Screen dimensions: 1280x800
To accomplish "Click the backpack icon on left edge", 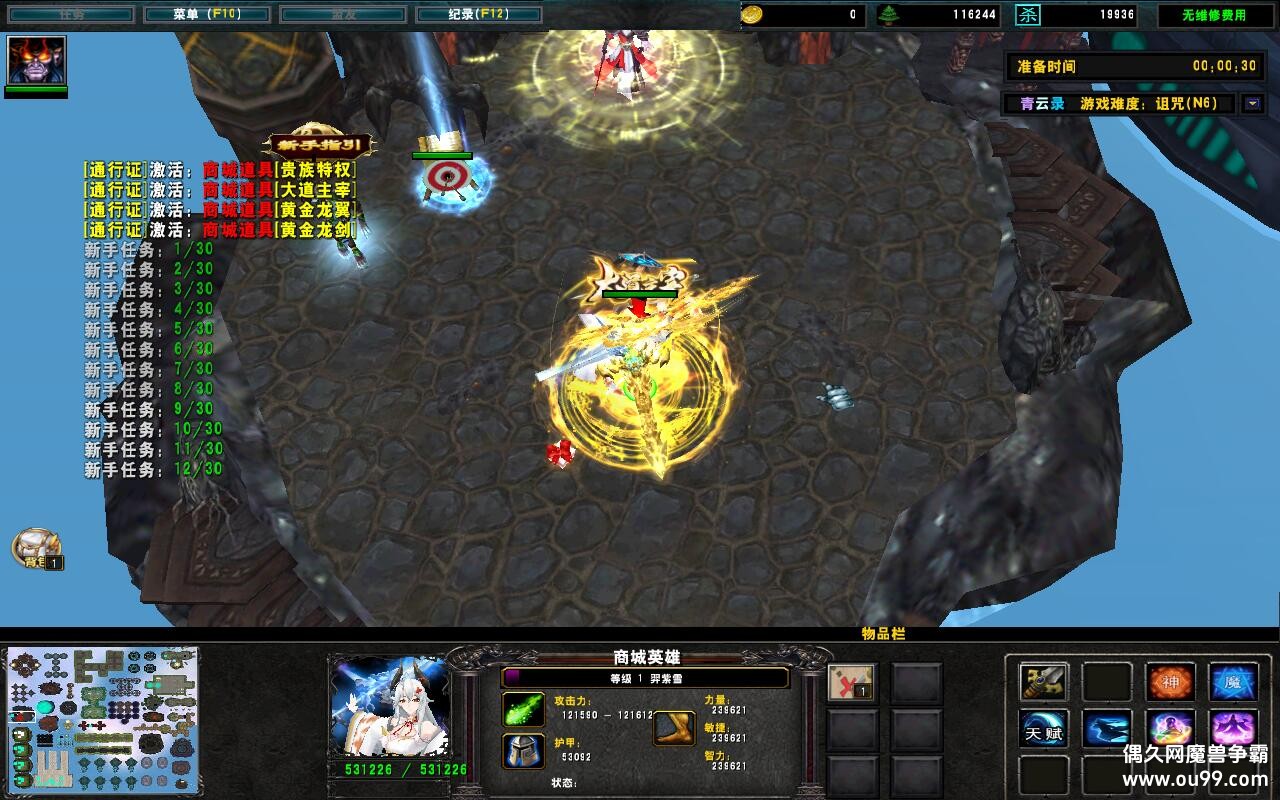I will click(x=36, y=547).
